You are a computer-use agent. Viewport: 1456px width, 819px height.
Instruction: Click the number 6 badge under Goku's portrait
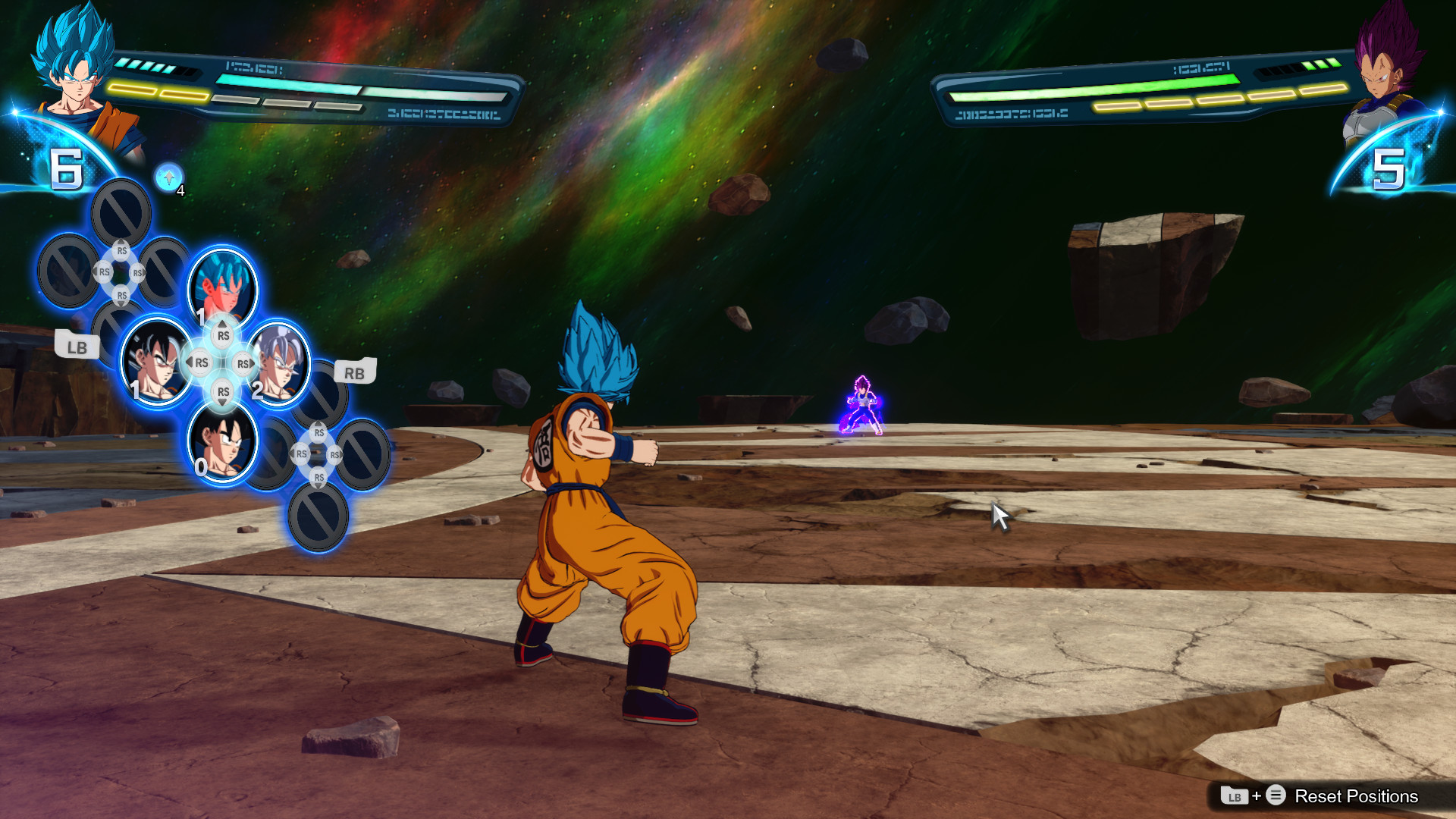(x=67, y=168)
